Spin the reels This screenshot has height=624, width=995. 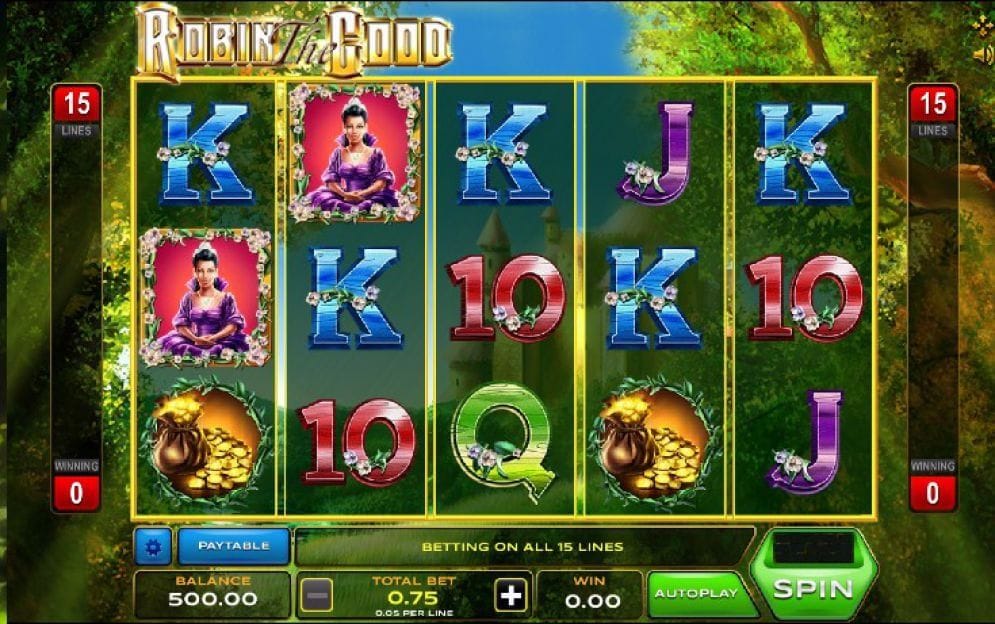tap(813, 588)
